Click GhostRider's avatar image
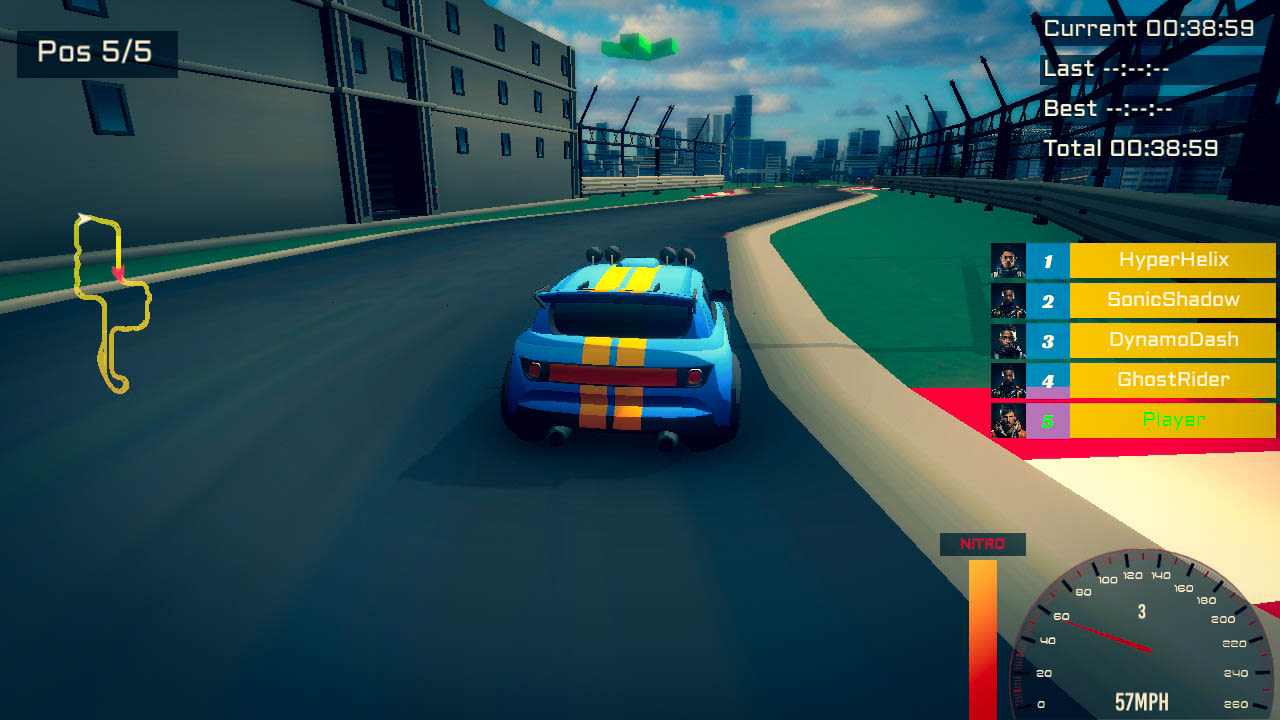The height and width of the screenshot is (720, 1280). pos(1010,380)
